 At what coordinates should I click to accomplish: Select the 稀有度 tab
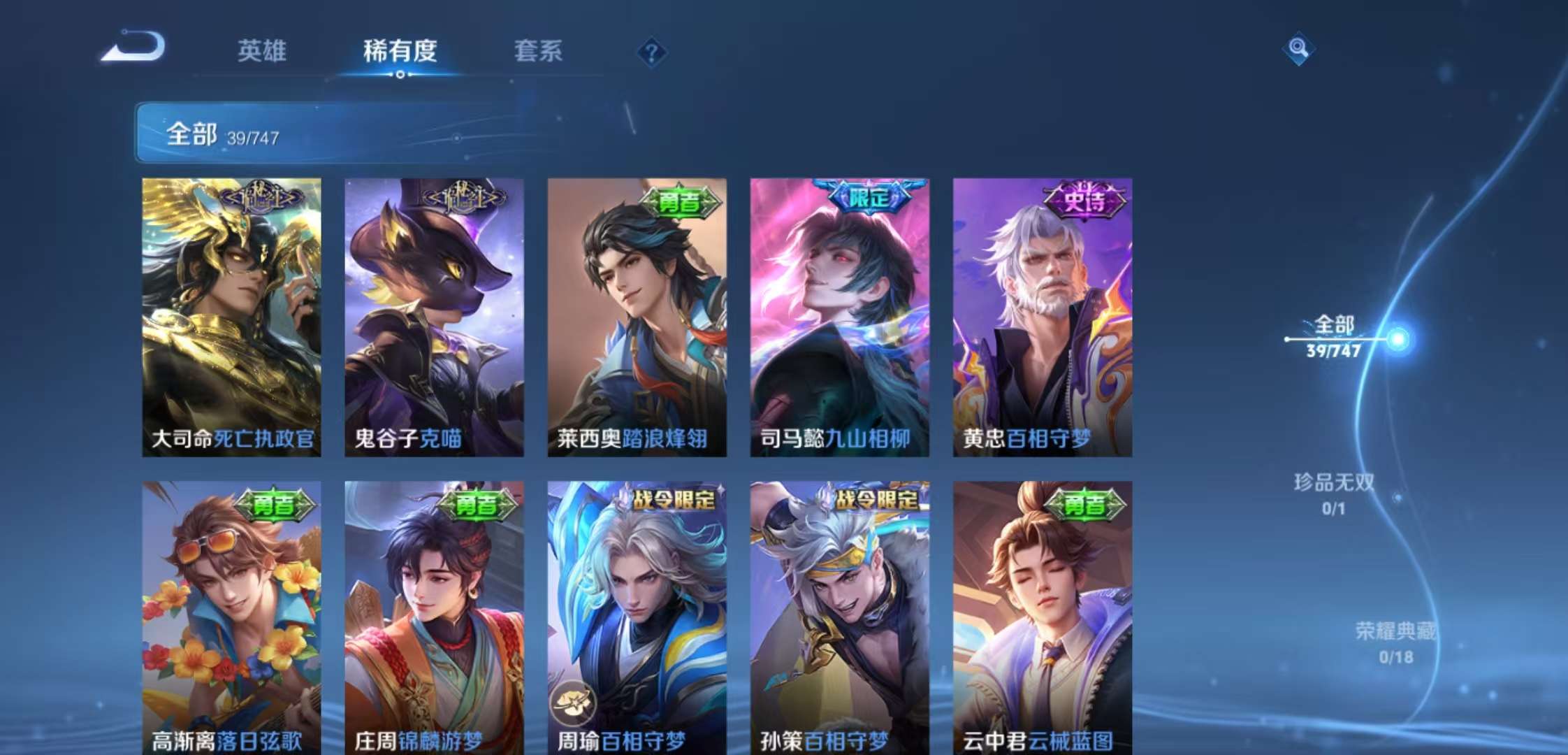coord(399,52)
